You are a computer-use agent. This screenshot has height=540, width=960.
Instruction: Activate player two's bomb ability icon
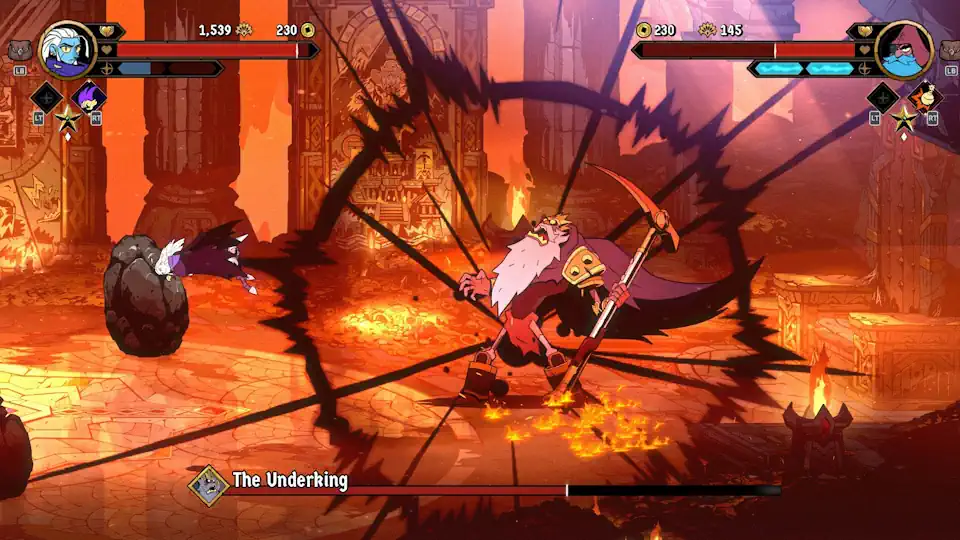point(926,97)
